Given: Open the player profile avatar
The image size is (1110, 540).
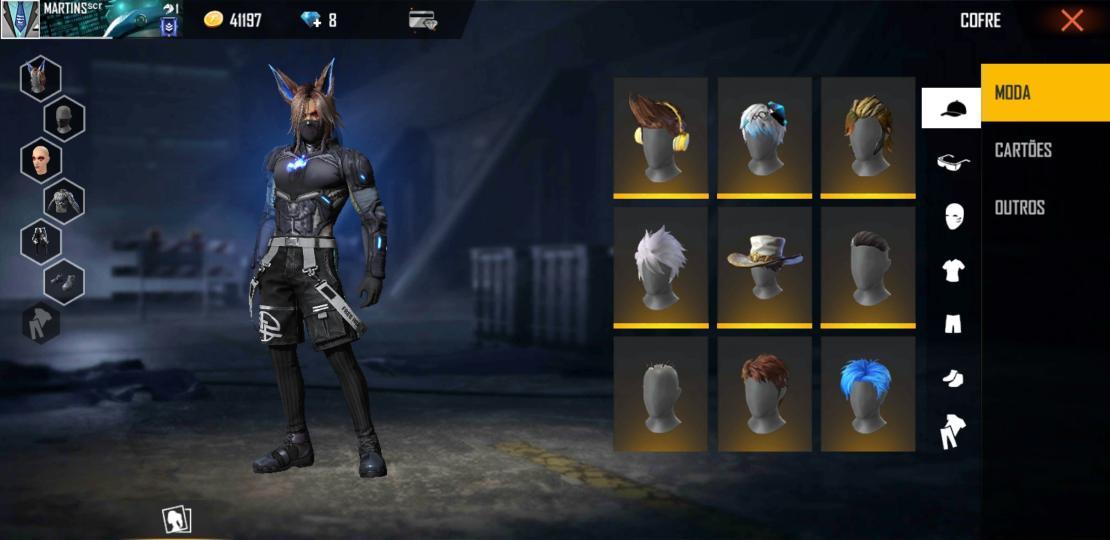Looking at the screenshot, I should point(20,19).
